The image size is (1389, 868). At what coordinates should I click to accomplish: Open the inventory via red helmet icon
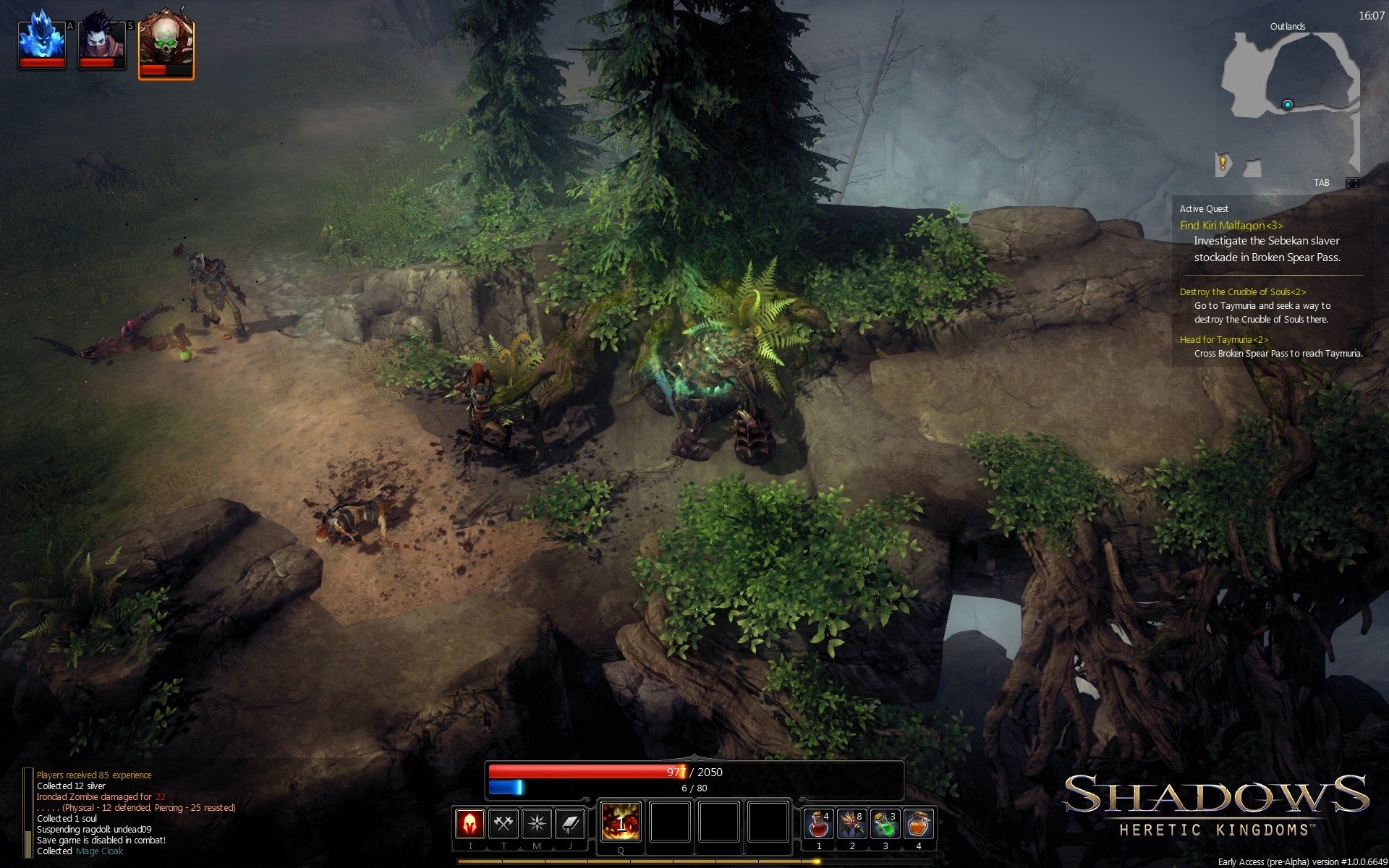coord(470,824)
